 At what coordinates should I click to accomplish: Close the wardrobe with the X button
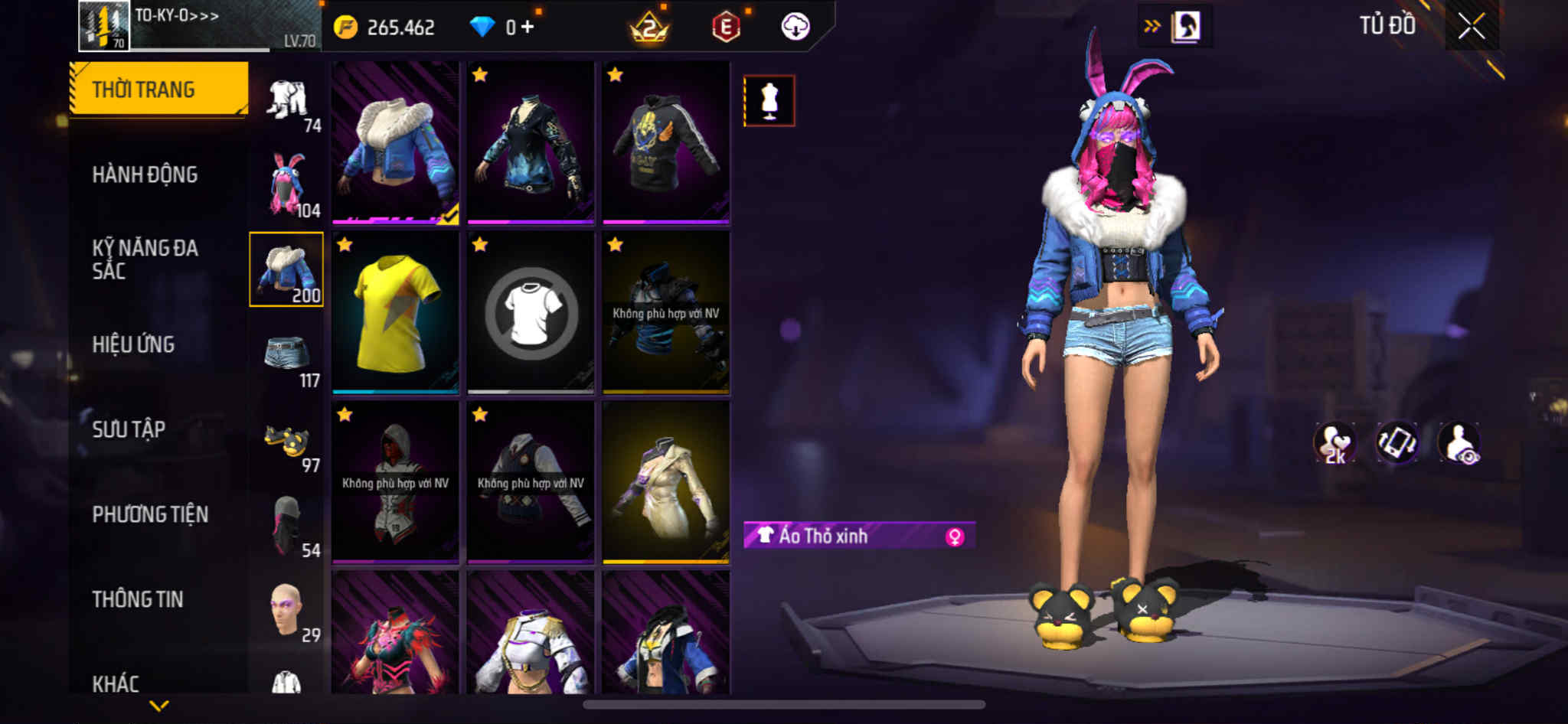click(1471, 27)
